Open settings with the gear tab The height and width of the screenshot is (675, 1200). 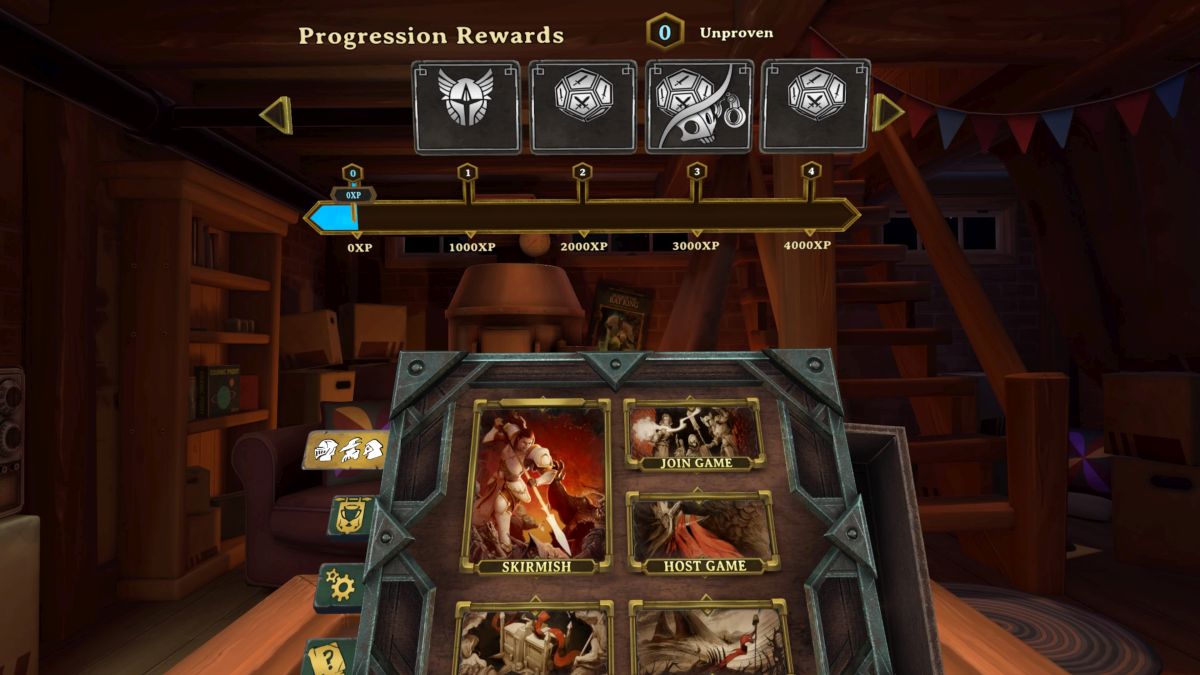coord(341,586)
